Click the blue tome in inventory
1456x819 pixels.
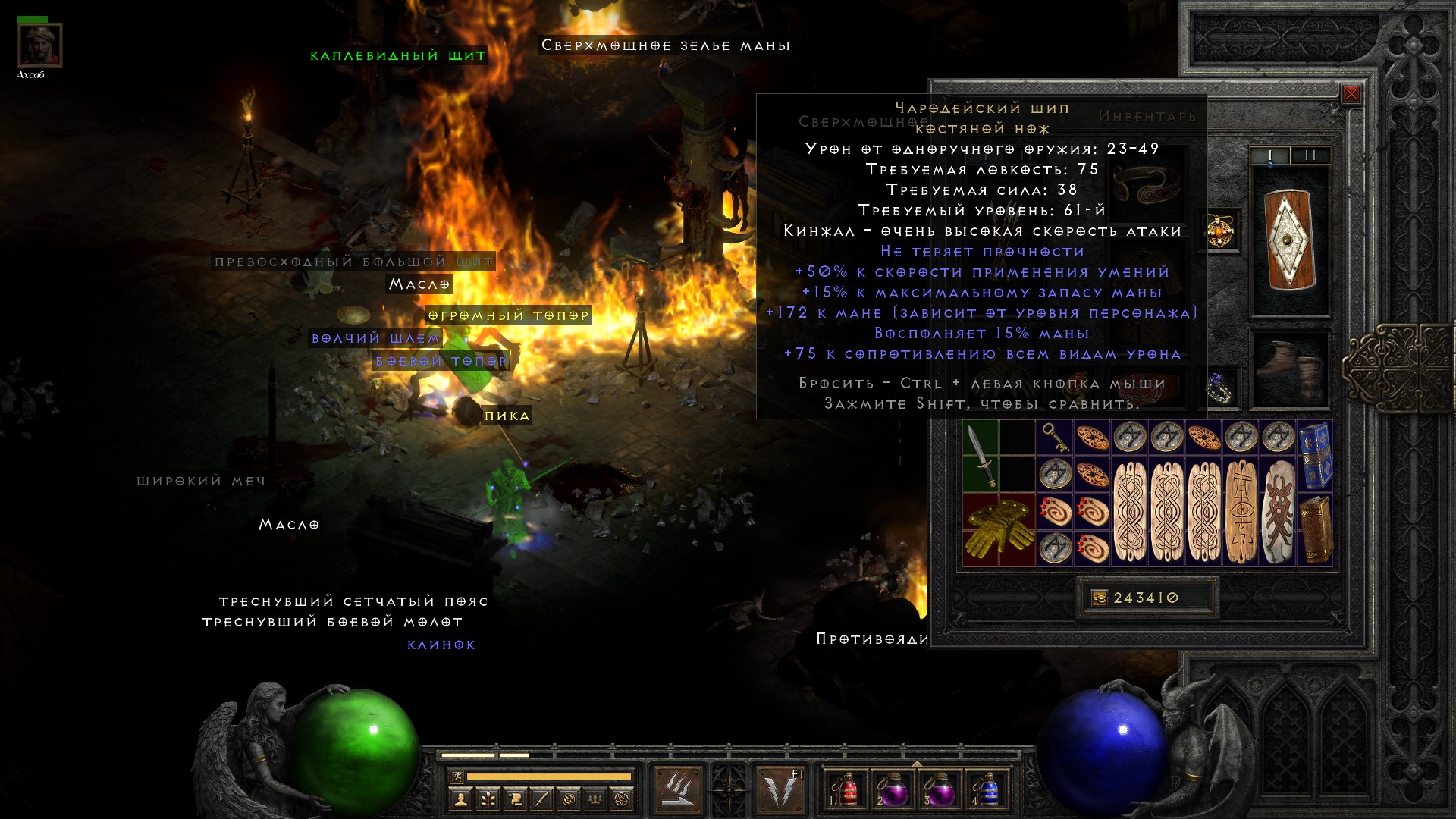tap(1315, 456)
